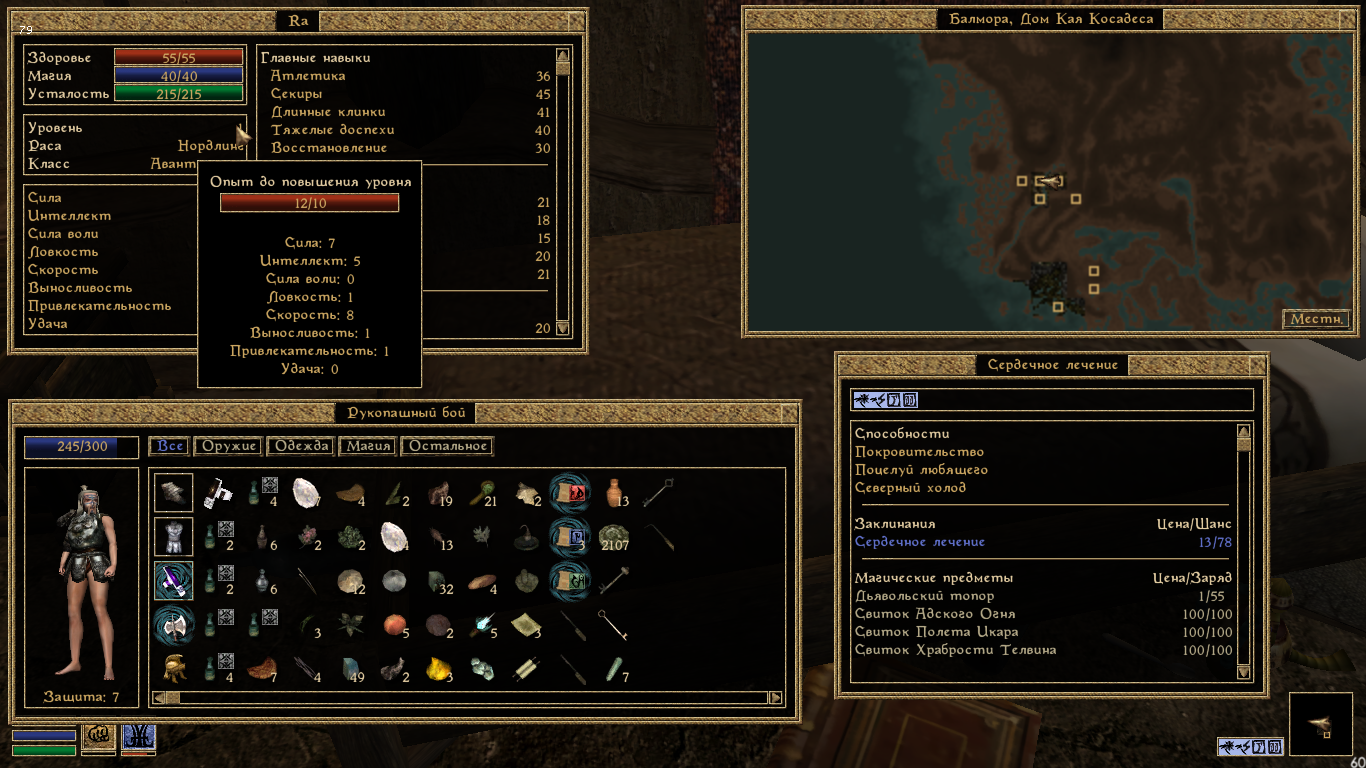Pick the Северный холод power
Screen dimensions: 1366x768
[910, 488]
